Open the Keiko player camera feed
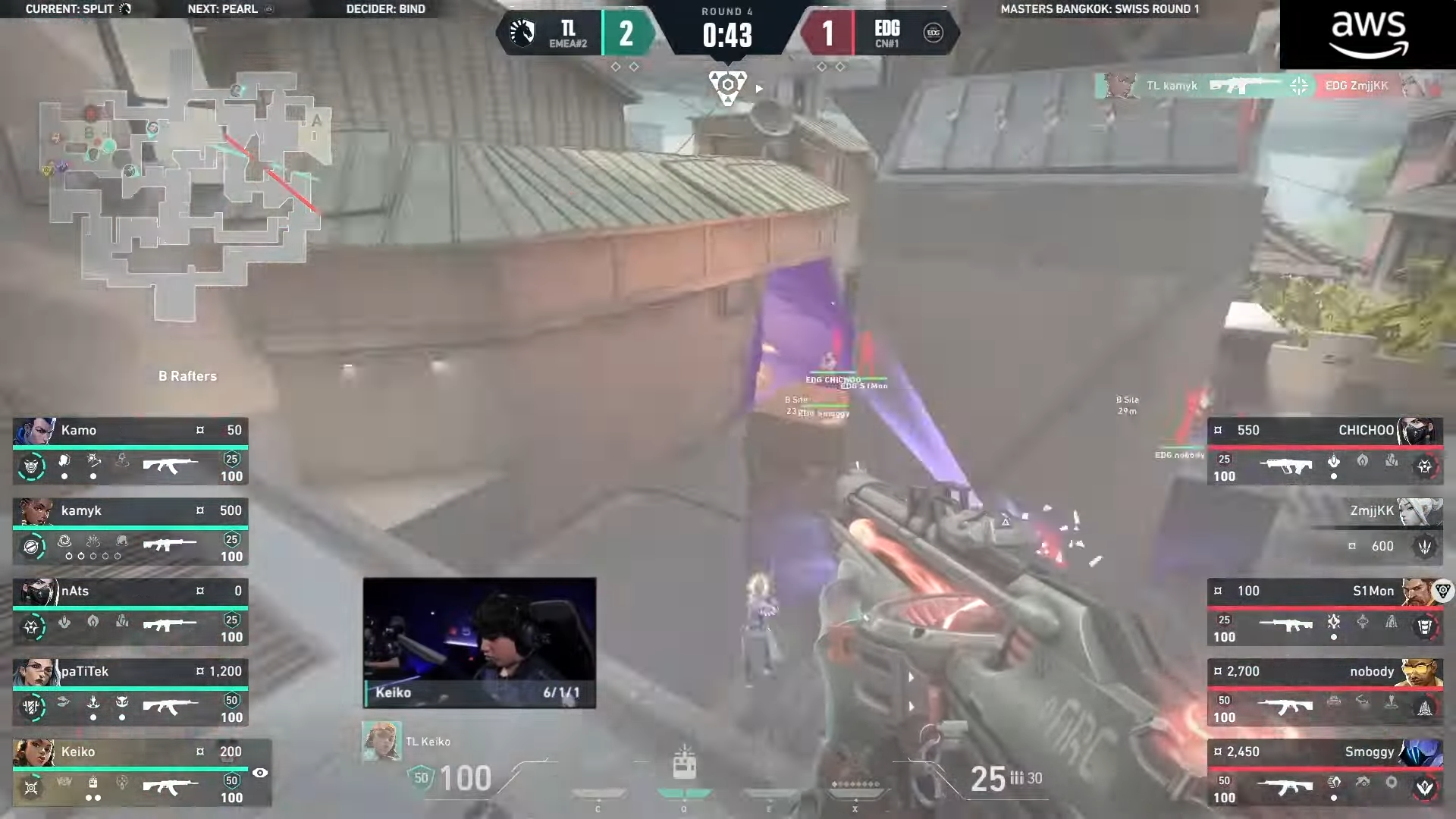The width and height of the screenshot is (1456, 819). pyautogui.click(x=479, y=642)
